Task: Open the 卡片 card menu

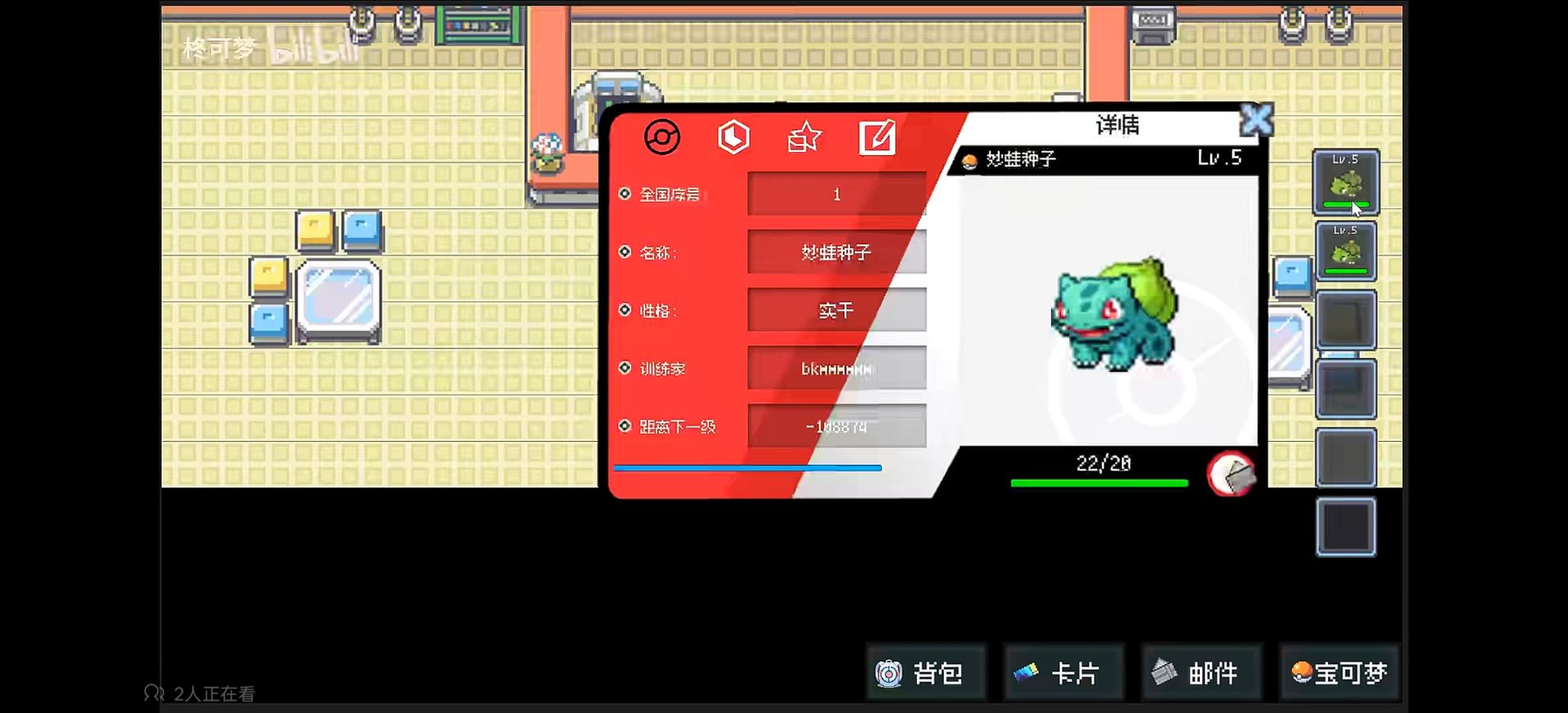Action: click(x=1063, y=673)
